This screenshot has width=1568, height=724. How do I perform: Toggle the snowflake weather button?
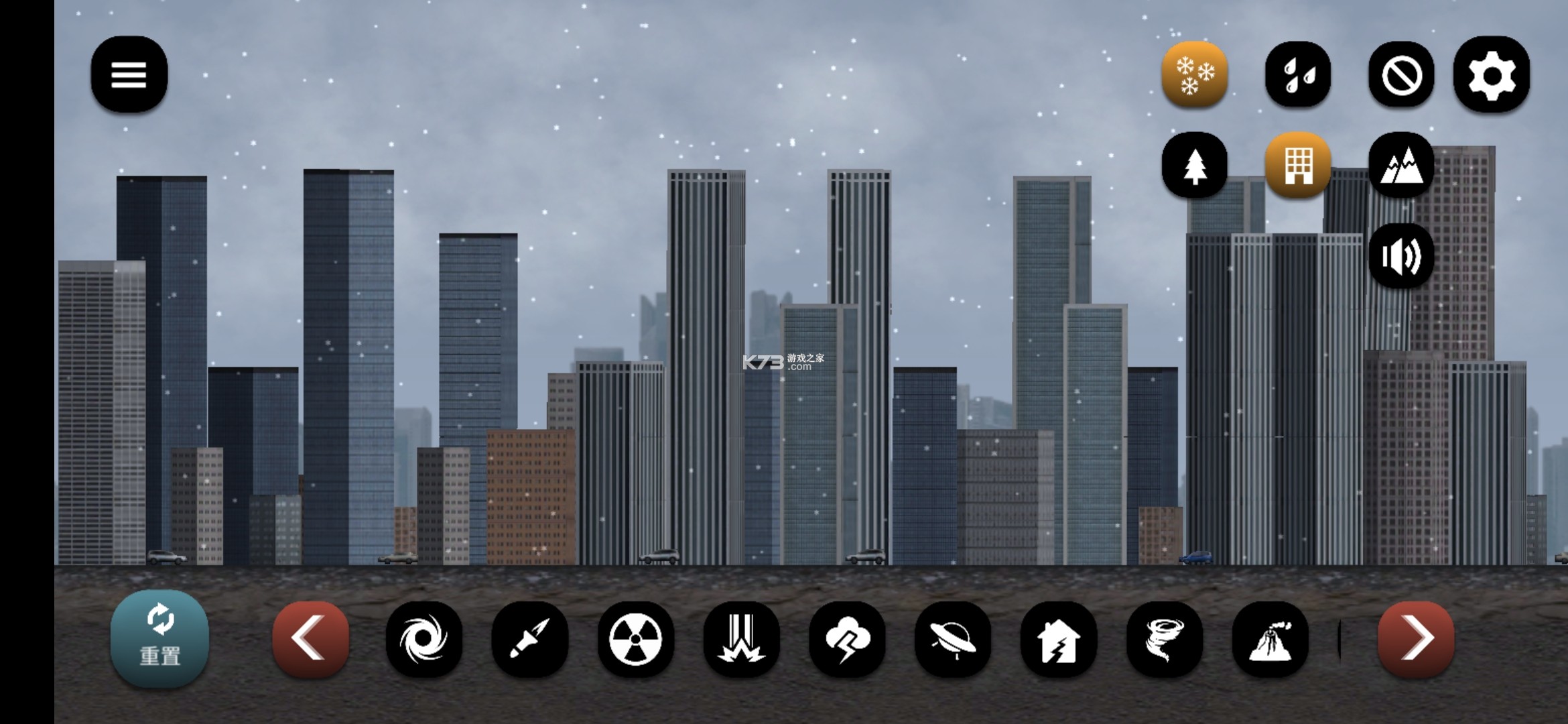(1195, 74)
